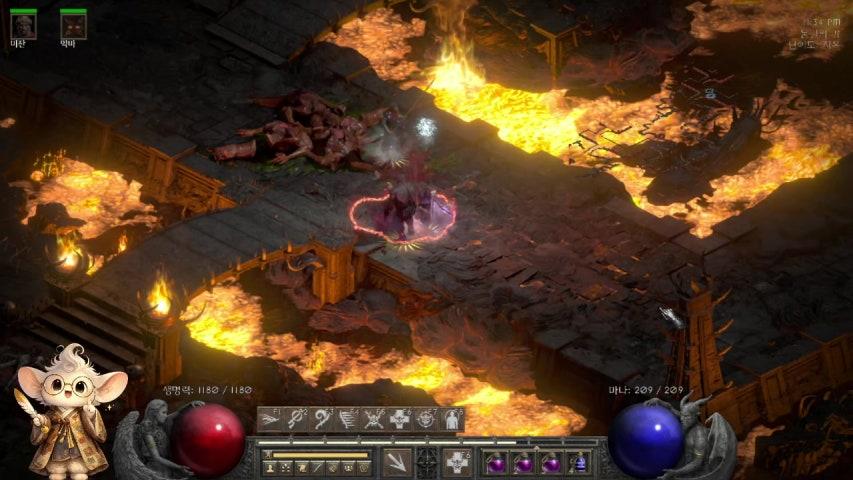Open the left mouse skill selector

(x=395, y=462)
